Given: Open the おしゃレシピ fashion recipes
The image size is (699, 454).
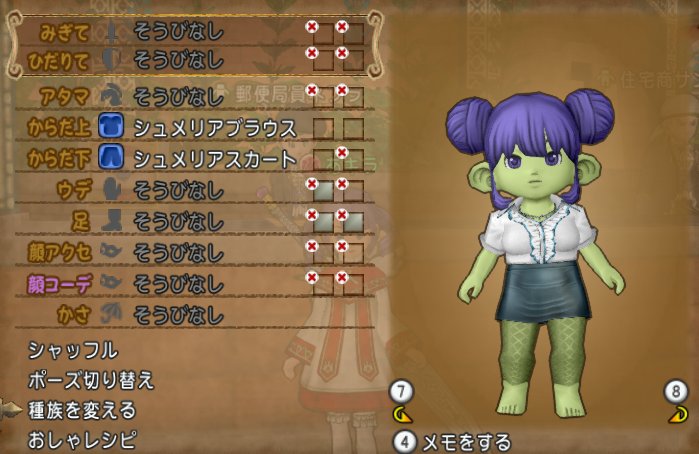Looking at the screenshot, I should pos(82,440).
